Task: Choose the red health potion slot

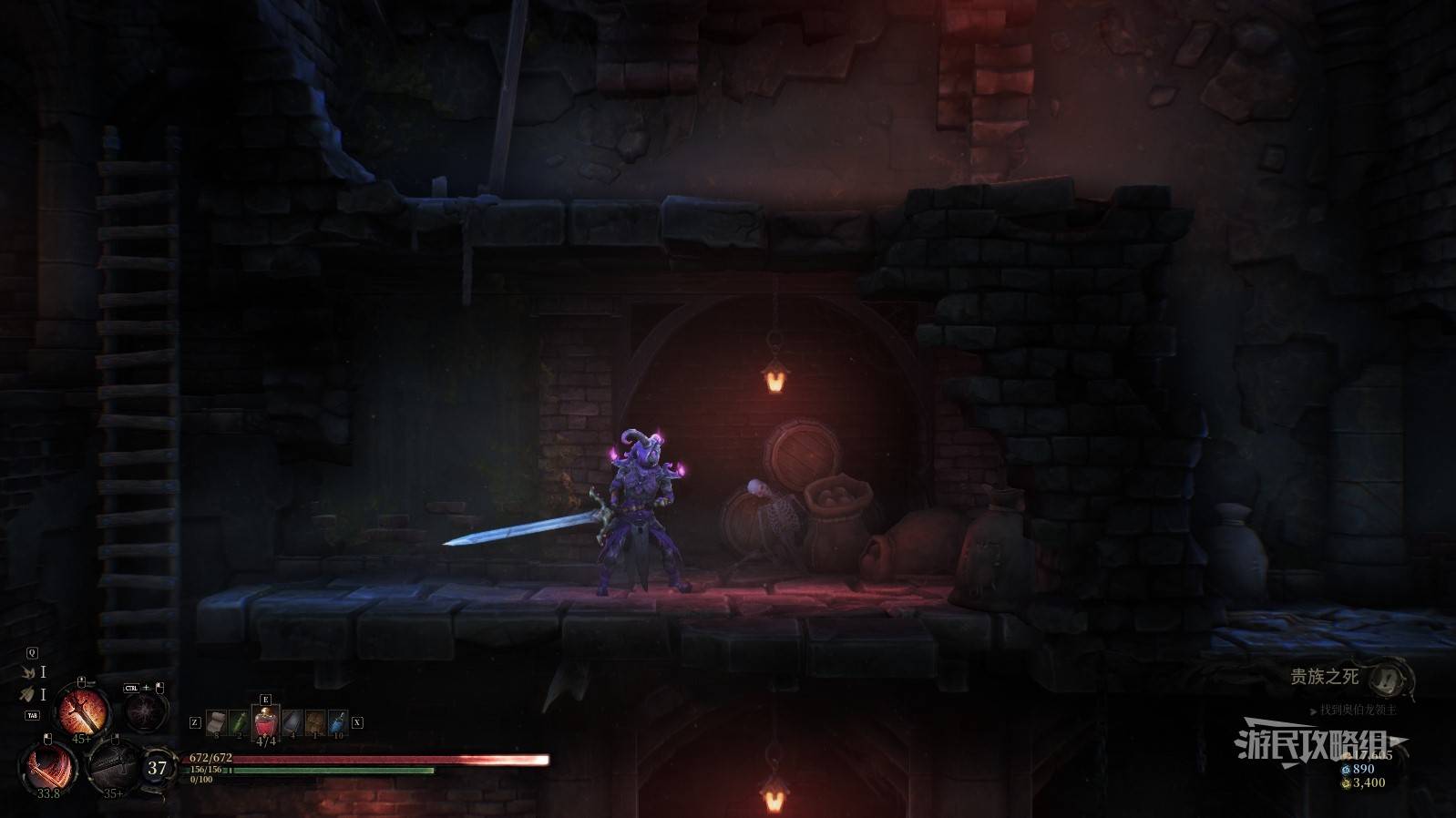Action: (265, 723)
